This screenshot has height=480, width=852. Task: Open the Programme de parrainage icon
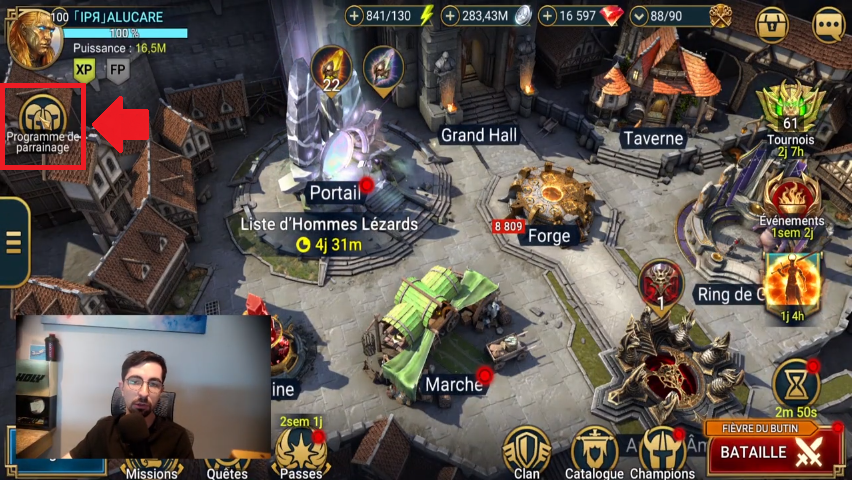42,116
